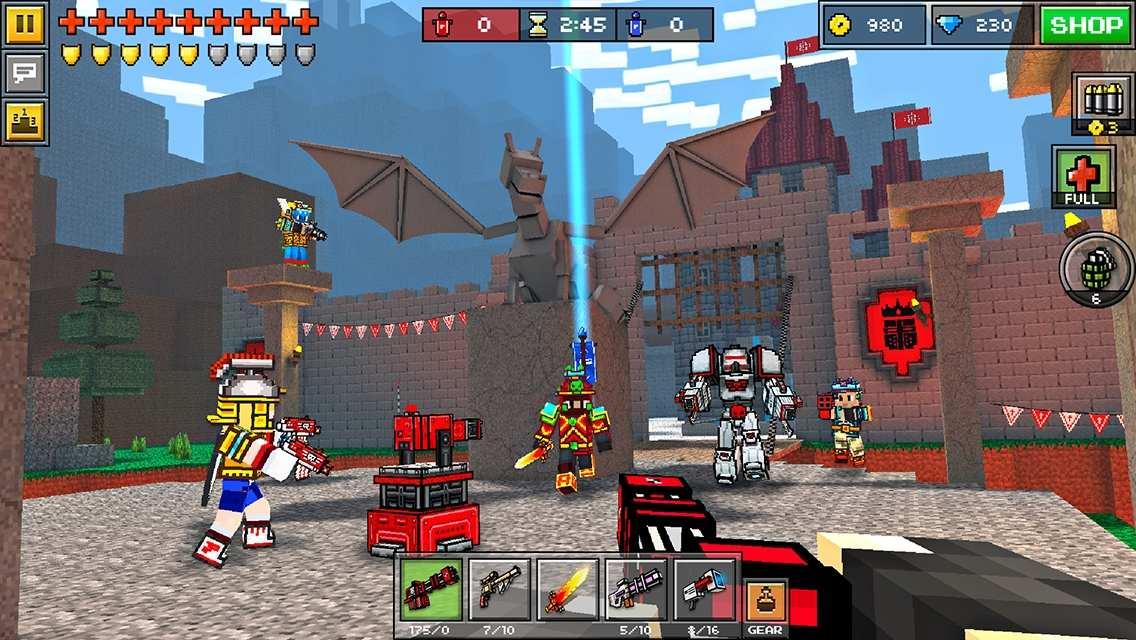This screenshot has height=640, width=1136.
Task: Equip the flaming sword melee slot
Action: coord(567,590)
